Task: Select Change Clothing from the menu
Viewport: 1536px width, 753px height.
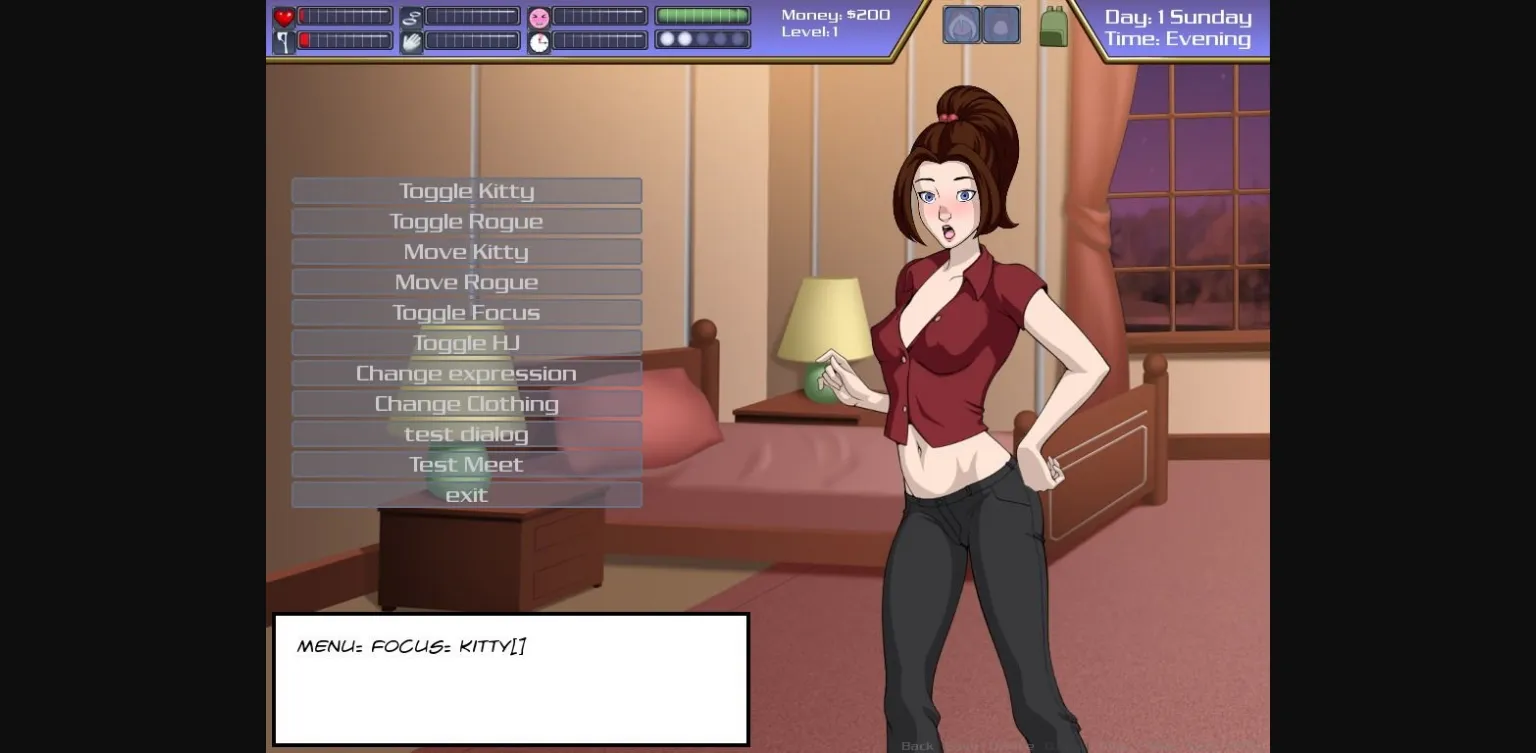Action: tap(466, 403)
